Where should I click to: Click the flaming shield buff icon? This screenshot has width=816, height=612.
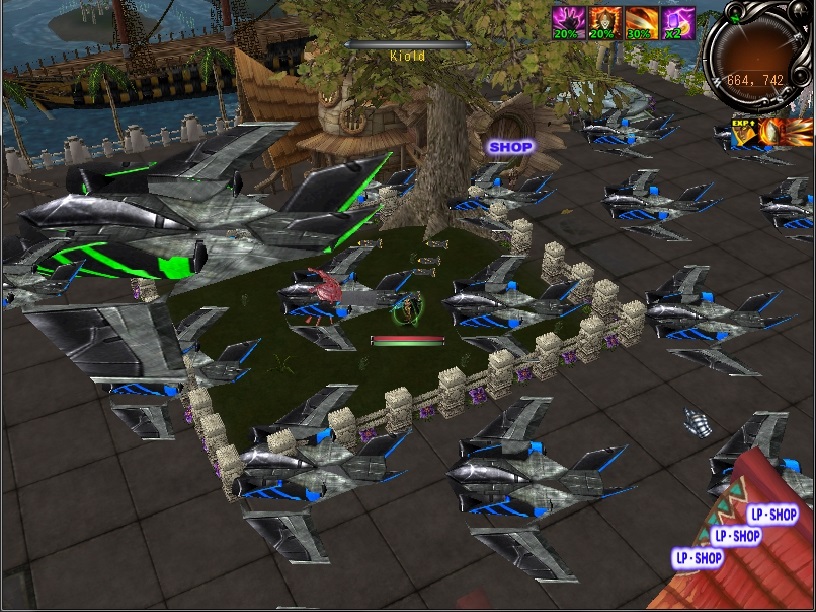(775, 131)
